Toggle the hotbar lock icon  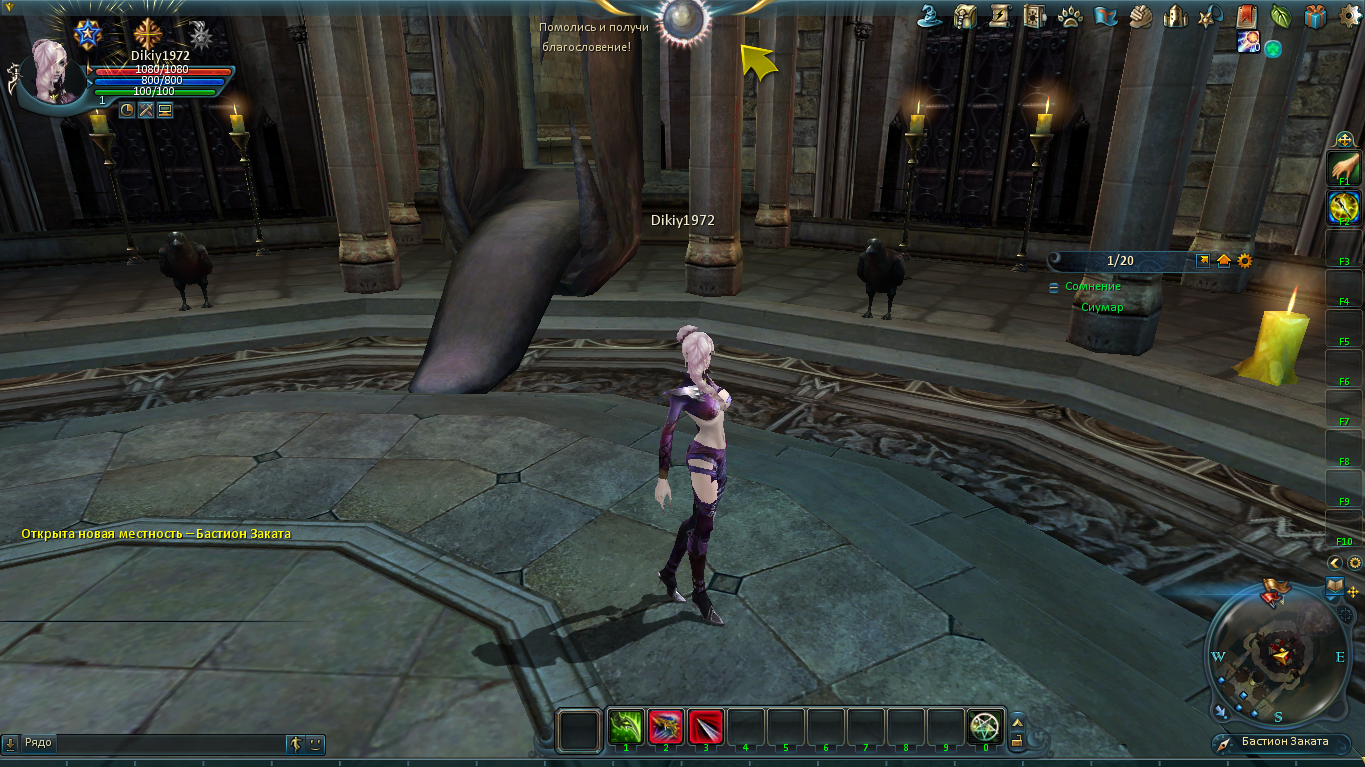1017,741
